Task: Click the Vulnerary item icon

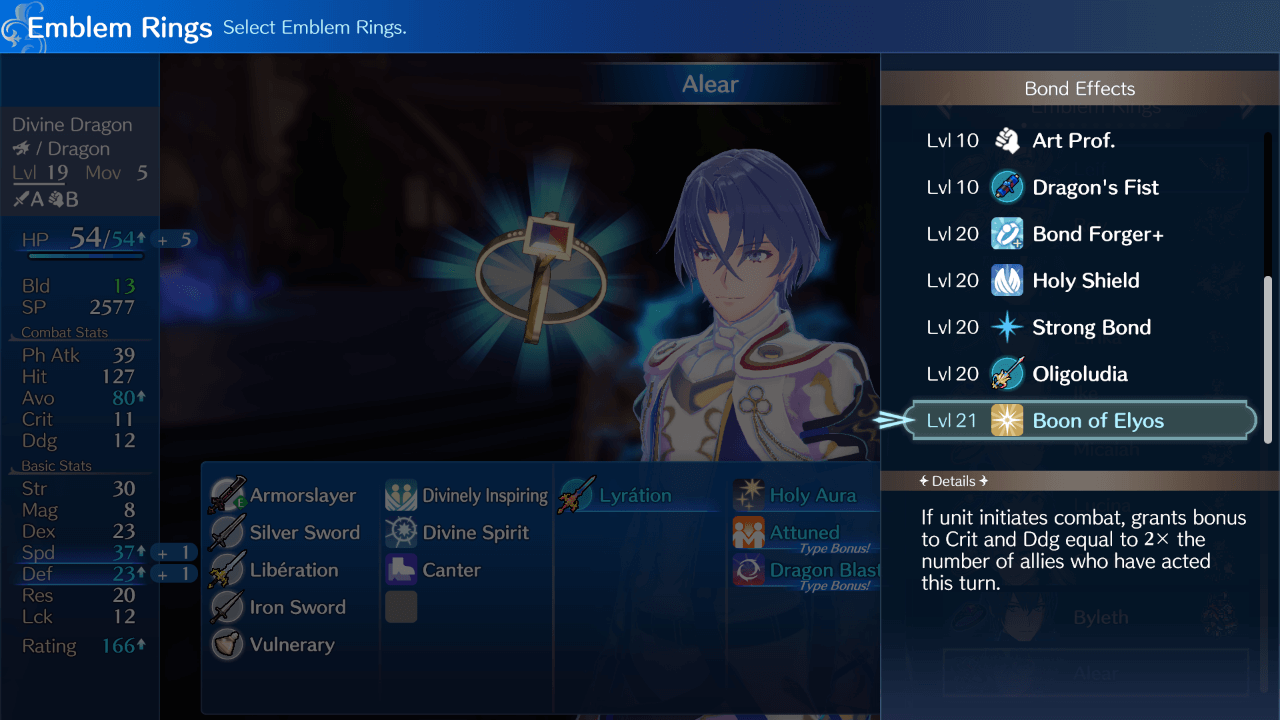Action: pyautogui.click(x=226, y=644)
